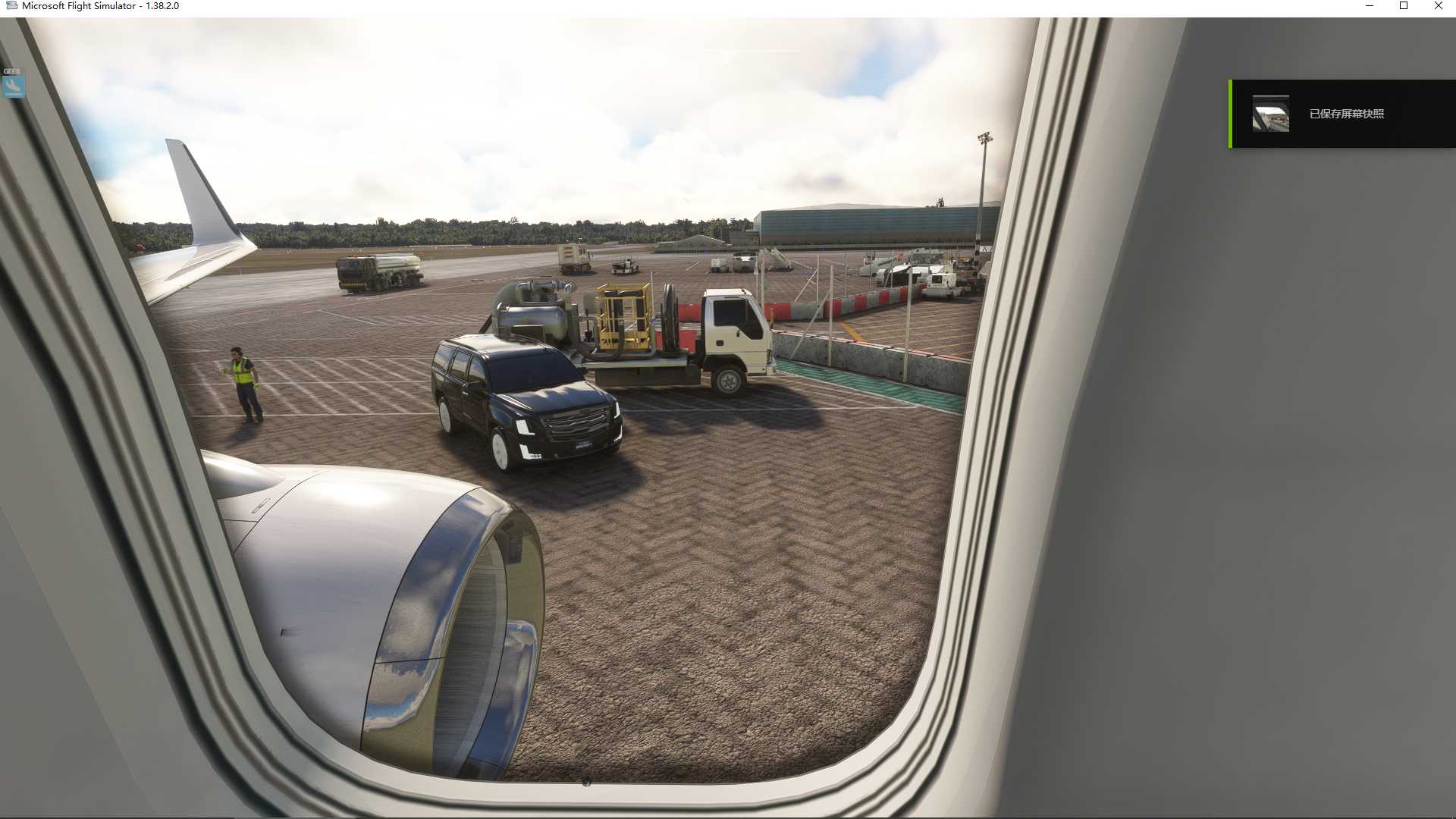Minimize the Microsoft Flight Simulator window
Viewport: 1456px width, 819px height.
[1369, 6]
